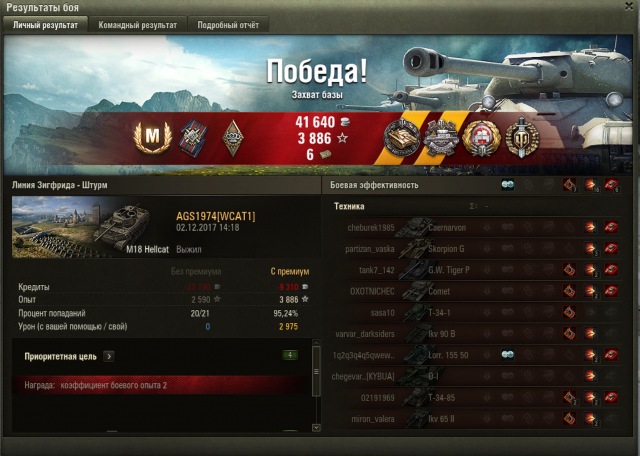
Task: Switch to the Личный результат tab
Action: [x=45, y=24]
